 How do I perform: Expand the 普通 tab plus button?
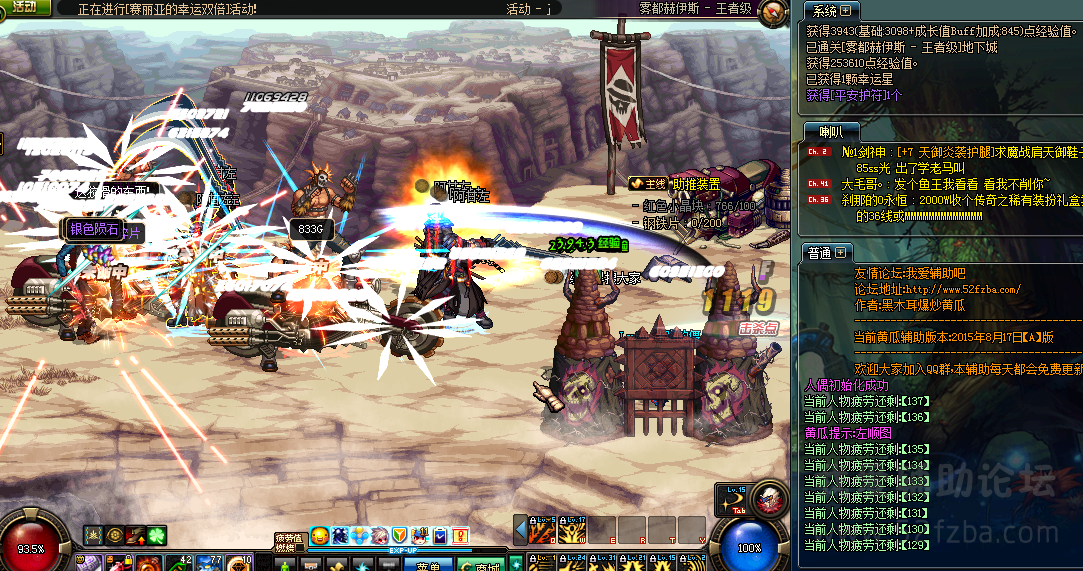click(x=841, y=253)
